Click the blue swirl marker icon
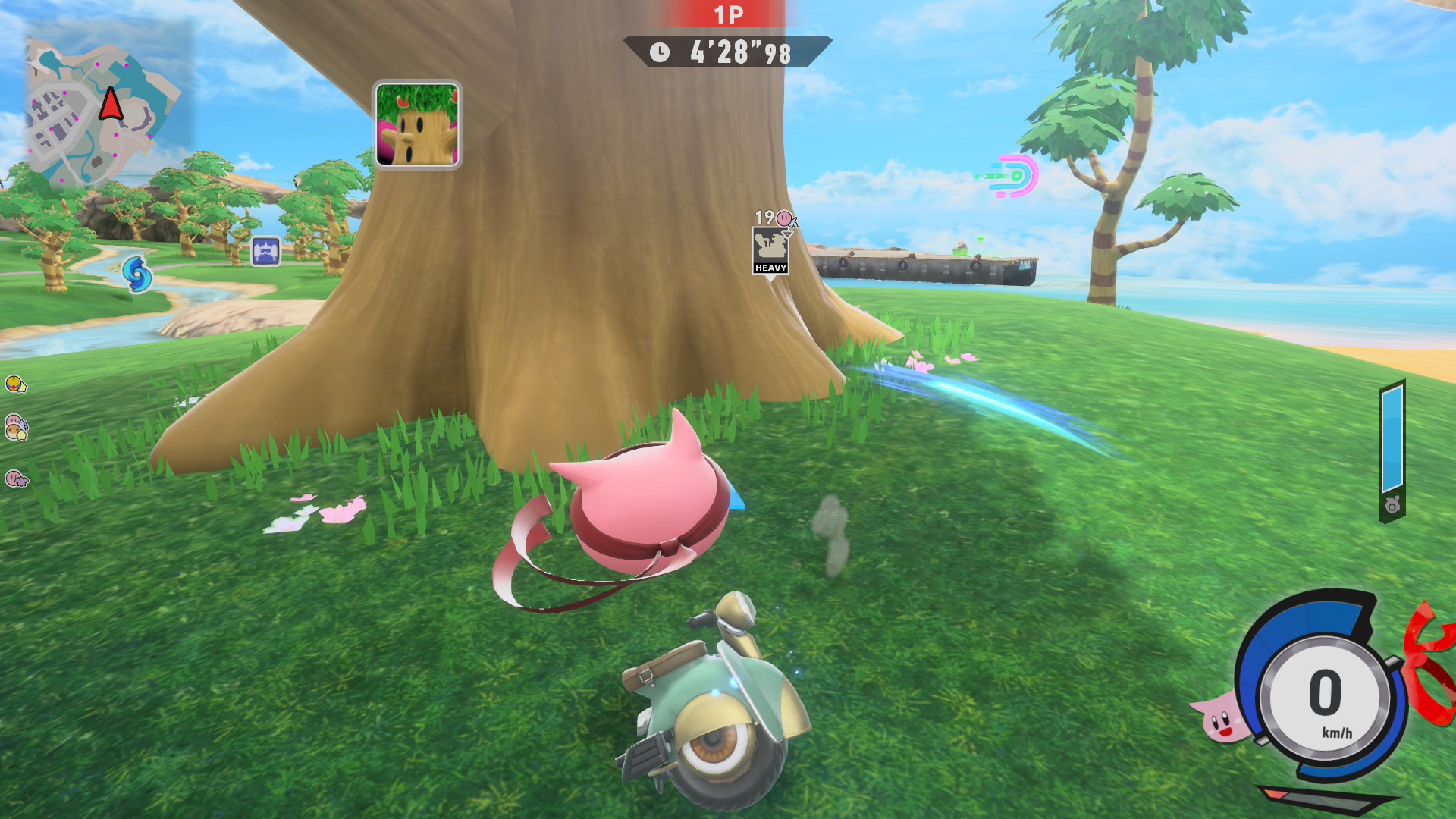Image resolution: width=1456 pixels, height=819 pixels. click(x=137, y=274)
